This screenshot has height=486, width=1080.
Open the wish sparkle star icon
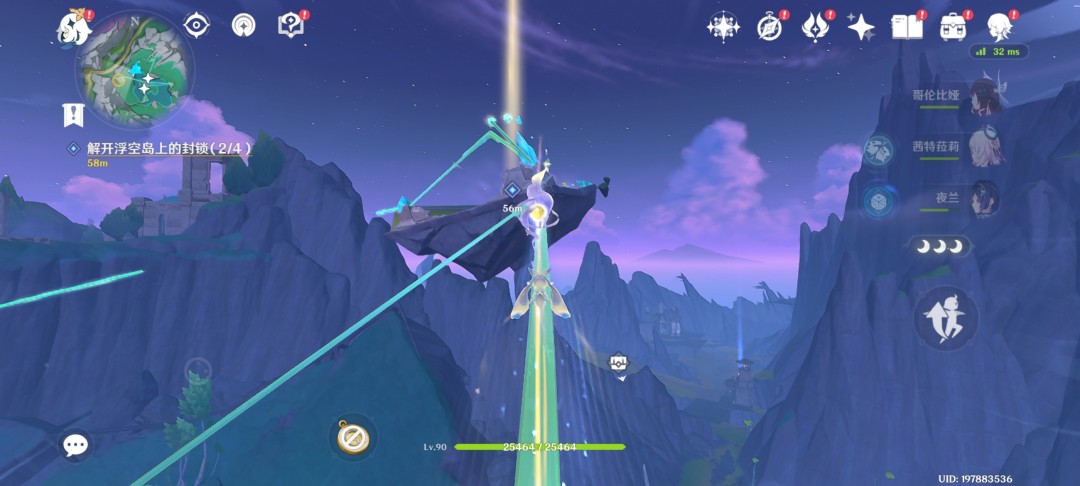tap(861, 27)
